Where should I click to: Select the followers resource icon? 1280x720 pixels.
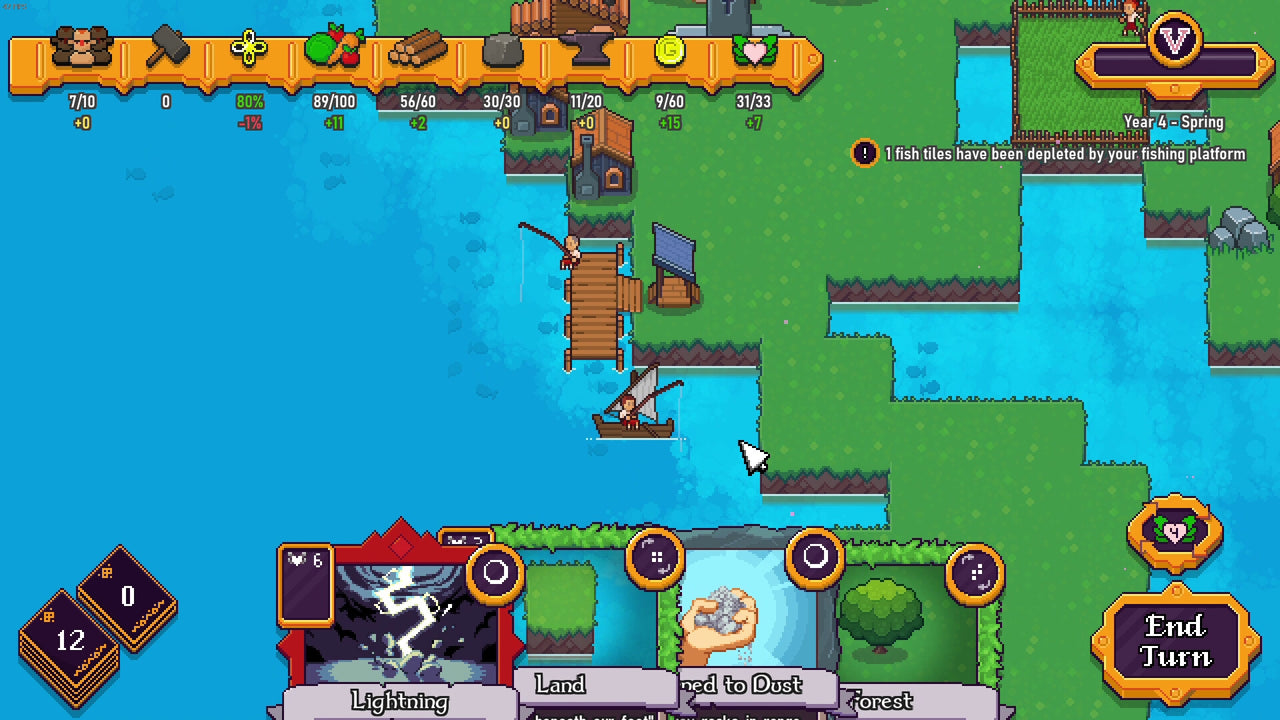(84, 45)
